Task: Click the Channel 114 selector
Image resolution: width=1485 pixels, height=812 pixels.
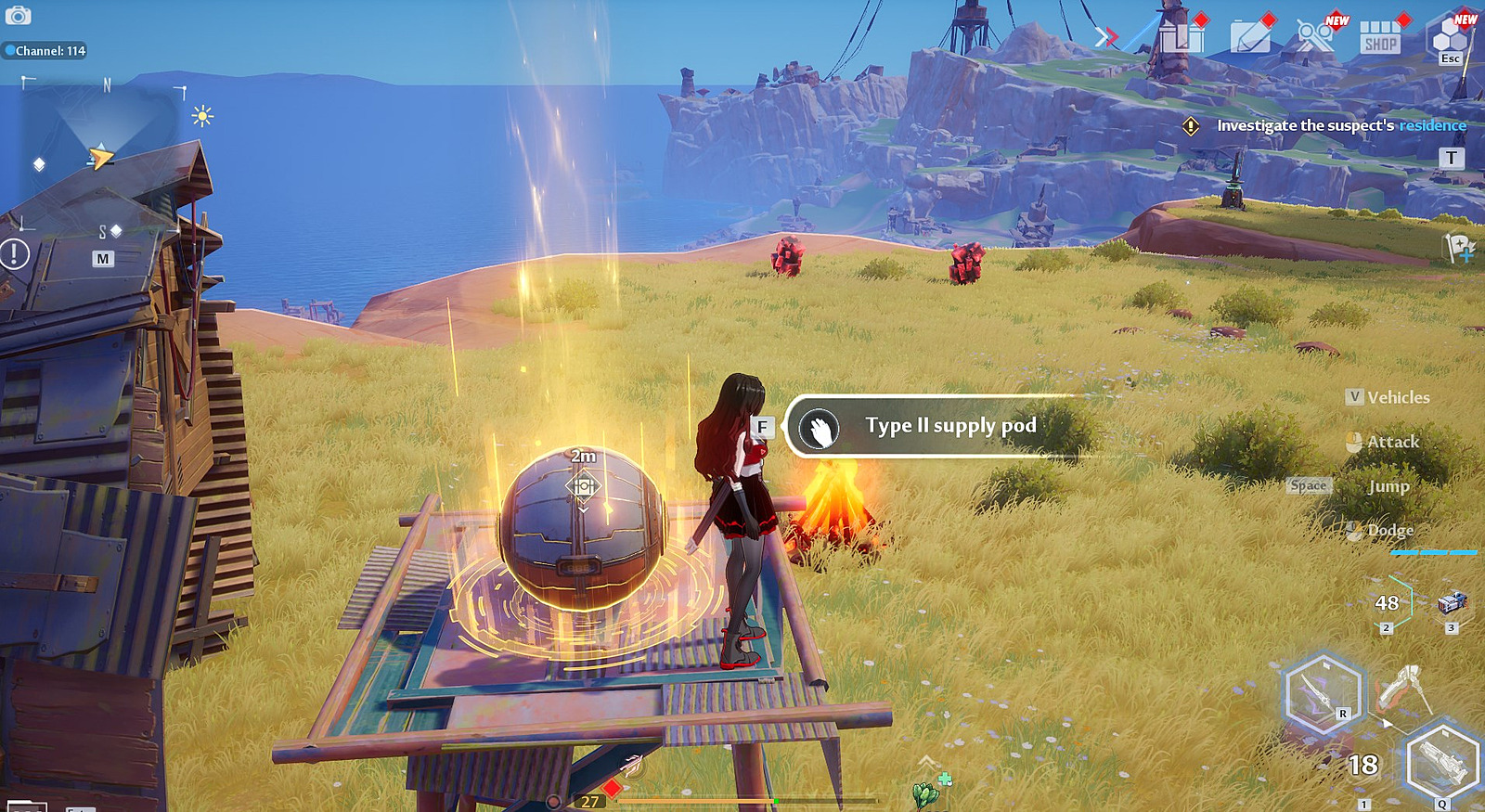Action: (46, 51)
